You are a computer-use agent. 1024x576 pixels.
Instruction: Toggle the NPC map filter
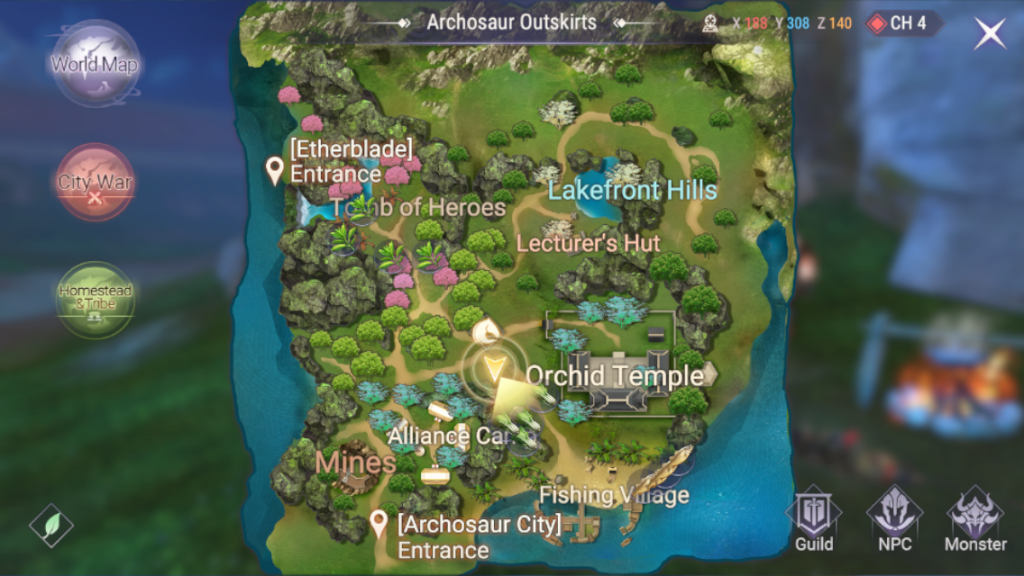[x=894, y=519]
